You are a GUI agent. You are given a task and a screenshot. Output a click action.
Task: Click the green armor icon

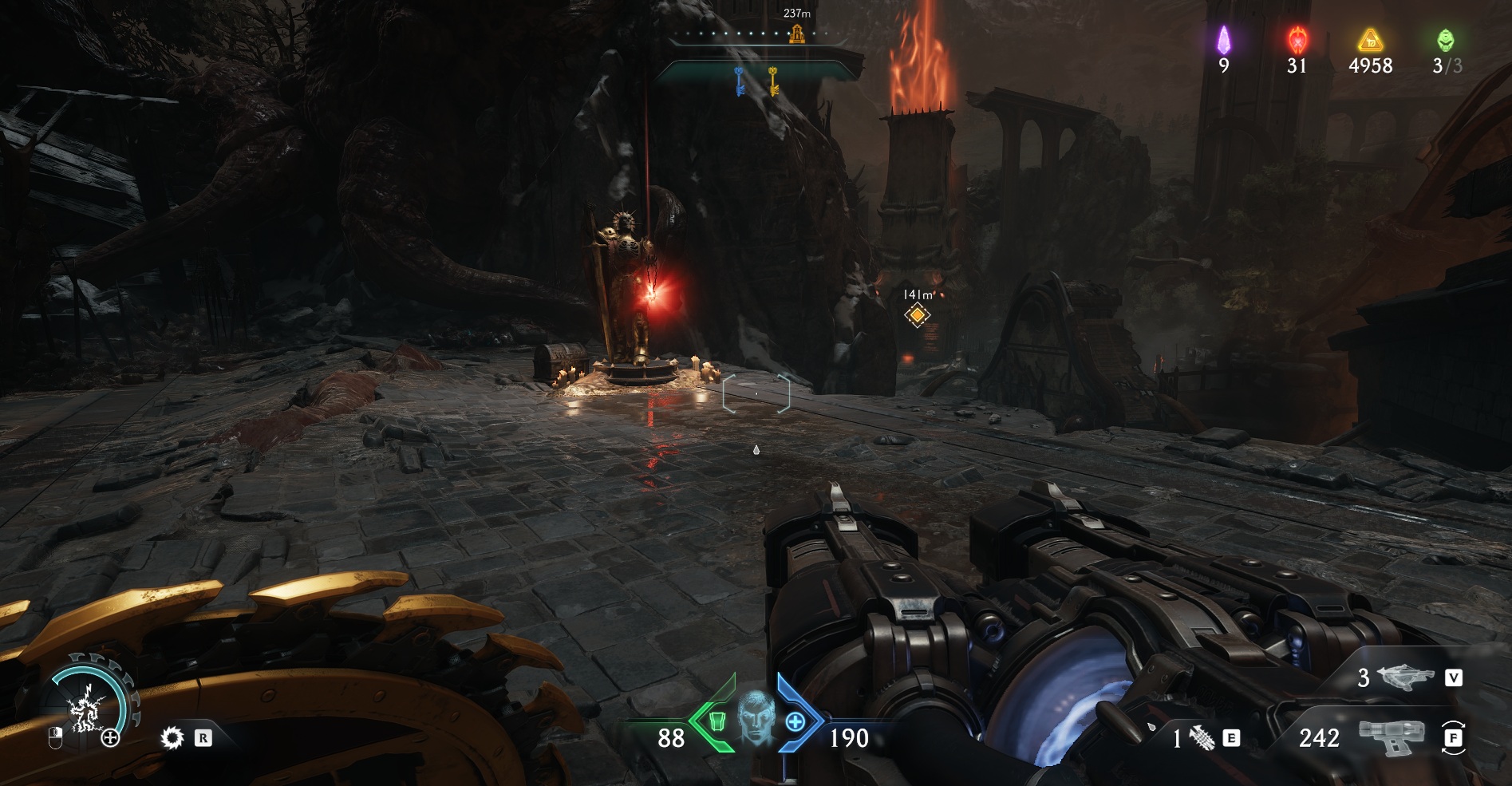coord(716,721)
